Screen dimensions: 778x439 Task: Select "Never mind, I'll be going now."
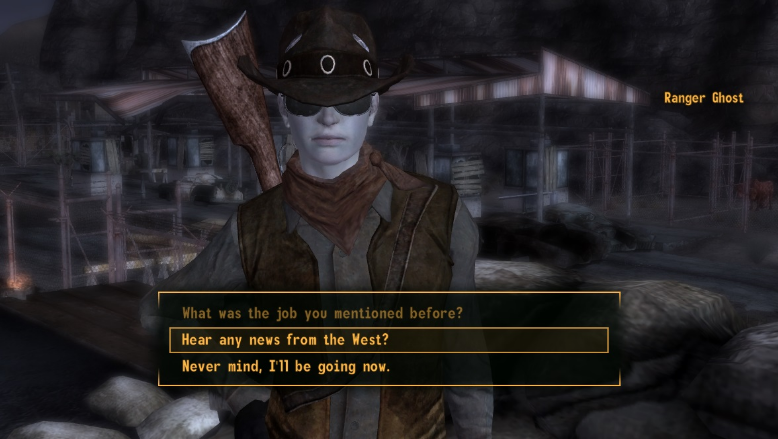click(286, 367)
